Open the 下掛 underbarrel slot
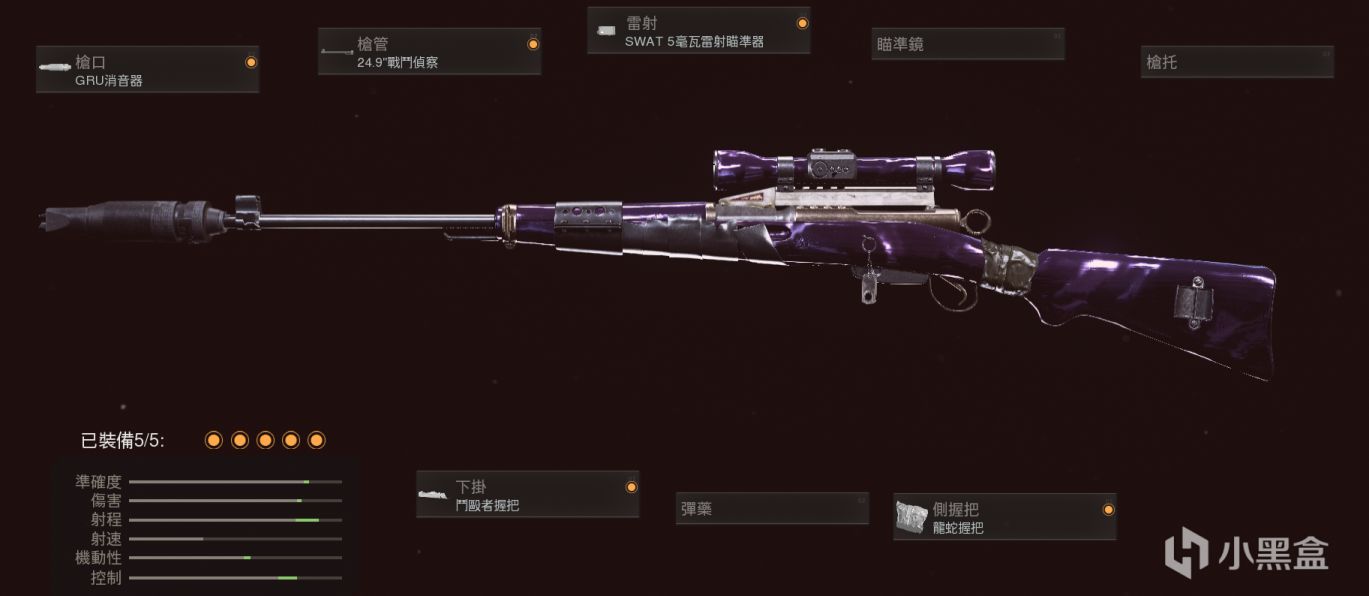Image resolution: width=1369 pixels, height=596 pixels. [x=527, y=495]
